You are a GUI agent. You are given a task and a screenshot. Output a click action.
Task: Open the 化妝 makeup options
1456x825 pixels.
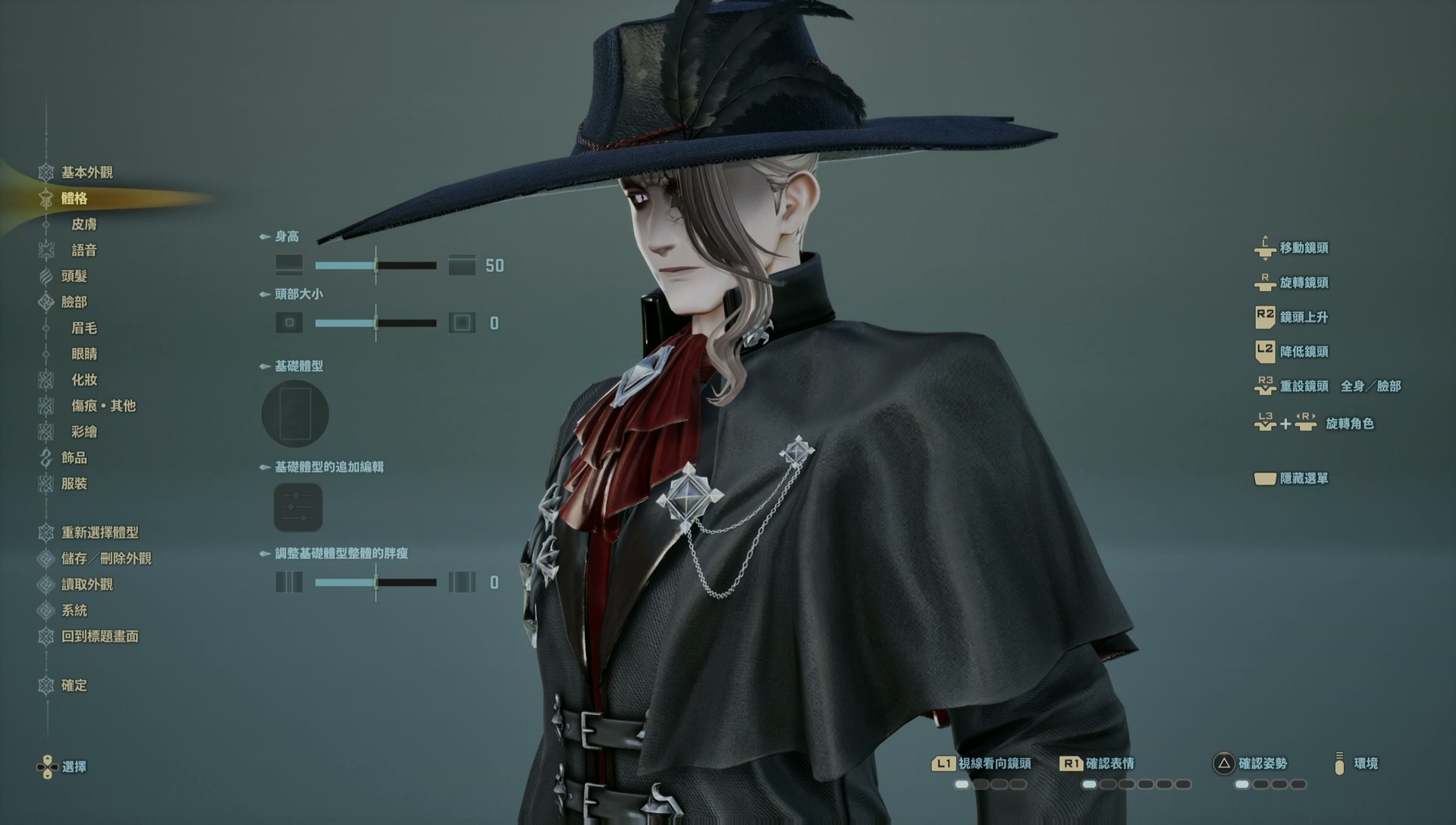84,380
